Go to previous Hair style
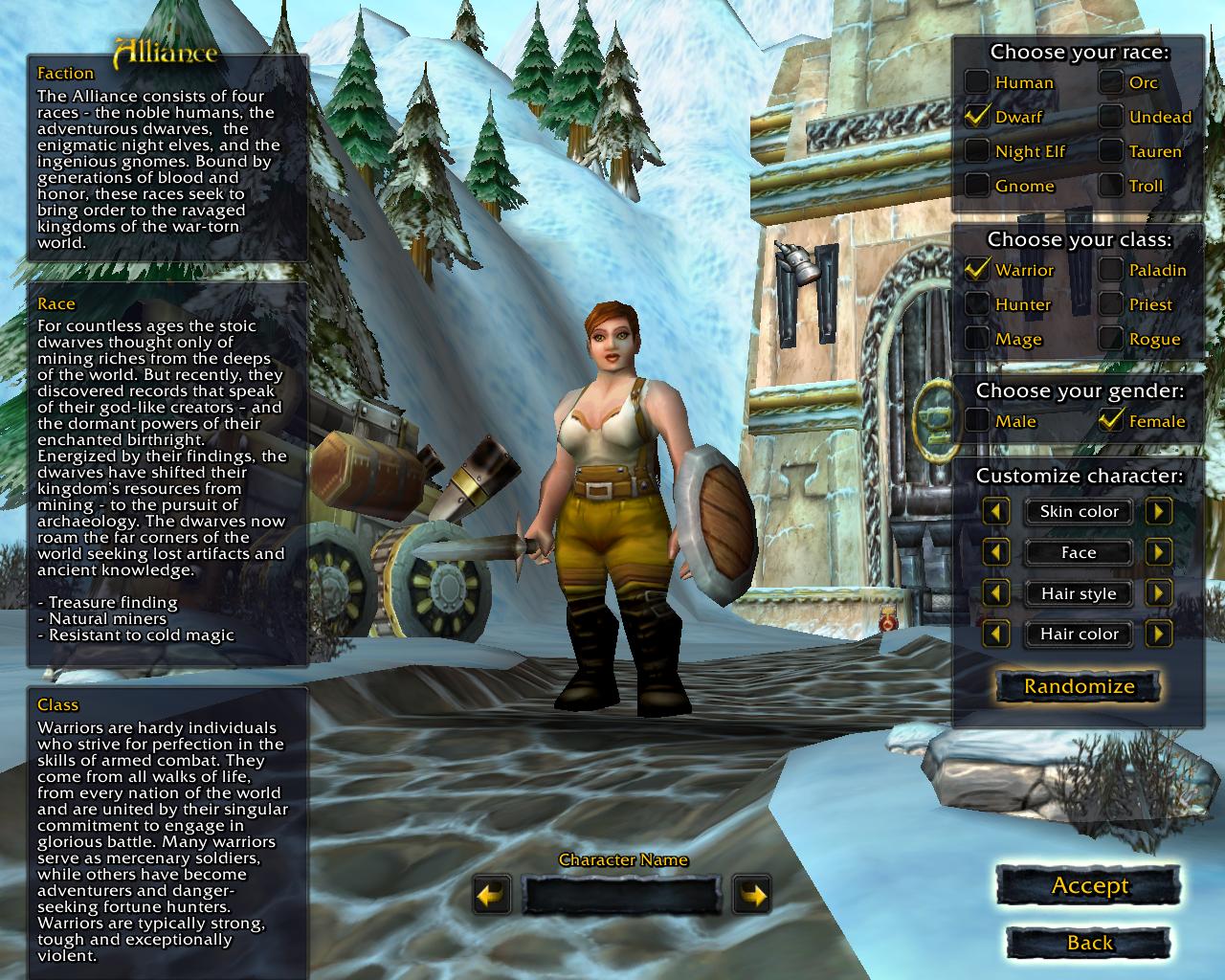Image resolution: width=1225 pixels, height=980 pixels. (x=996, y=593)
